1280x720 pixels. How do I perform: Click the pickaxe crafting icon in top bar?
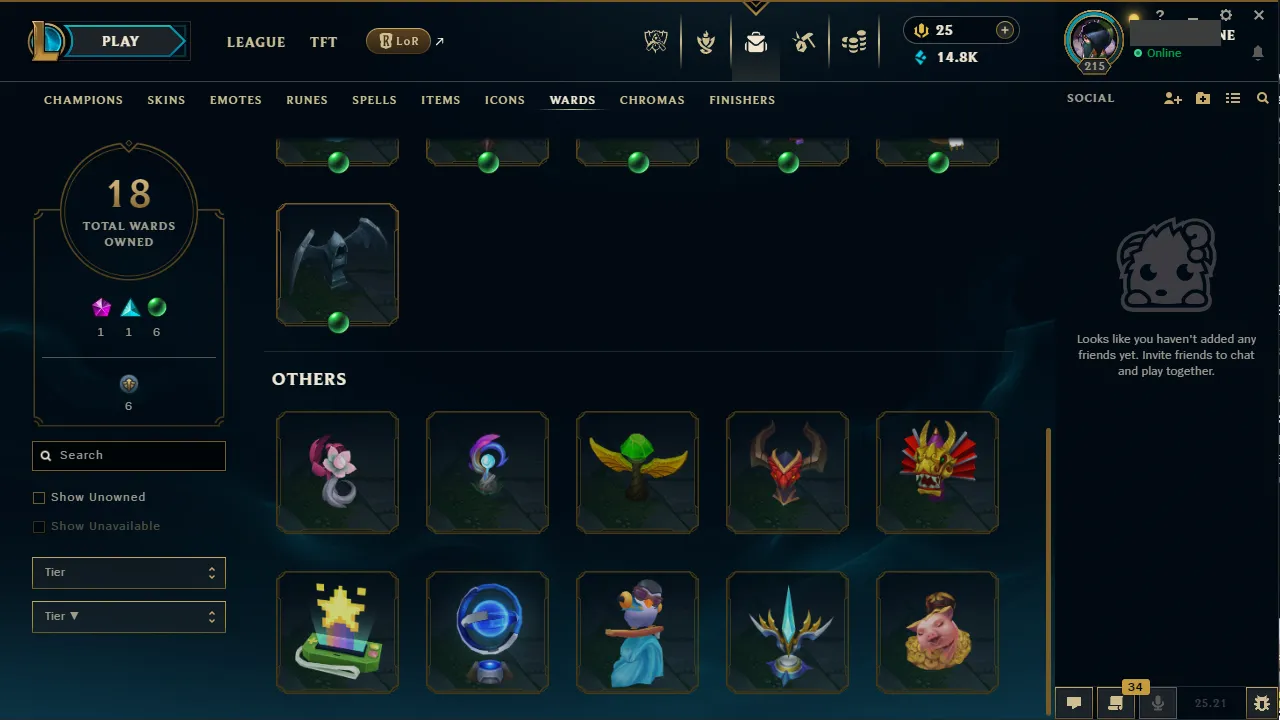tap(804, 41)
